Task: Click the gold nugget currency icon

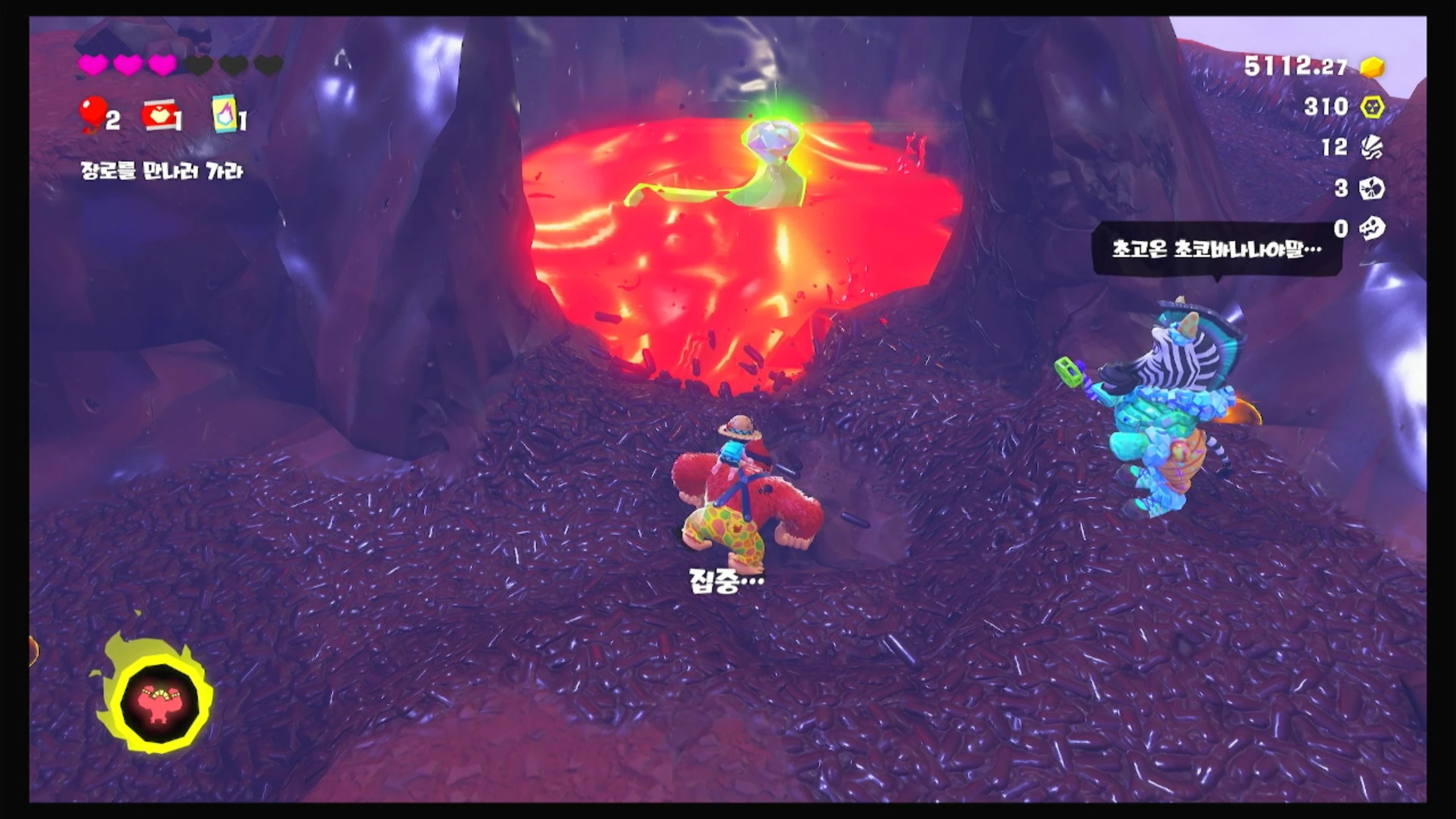Action: pos(1372,67)
